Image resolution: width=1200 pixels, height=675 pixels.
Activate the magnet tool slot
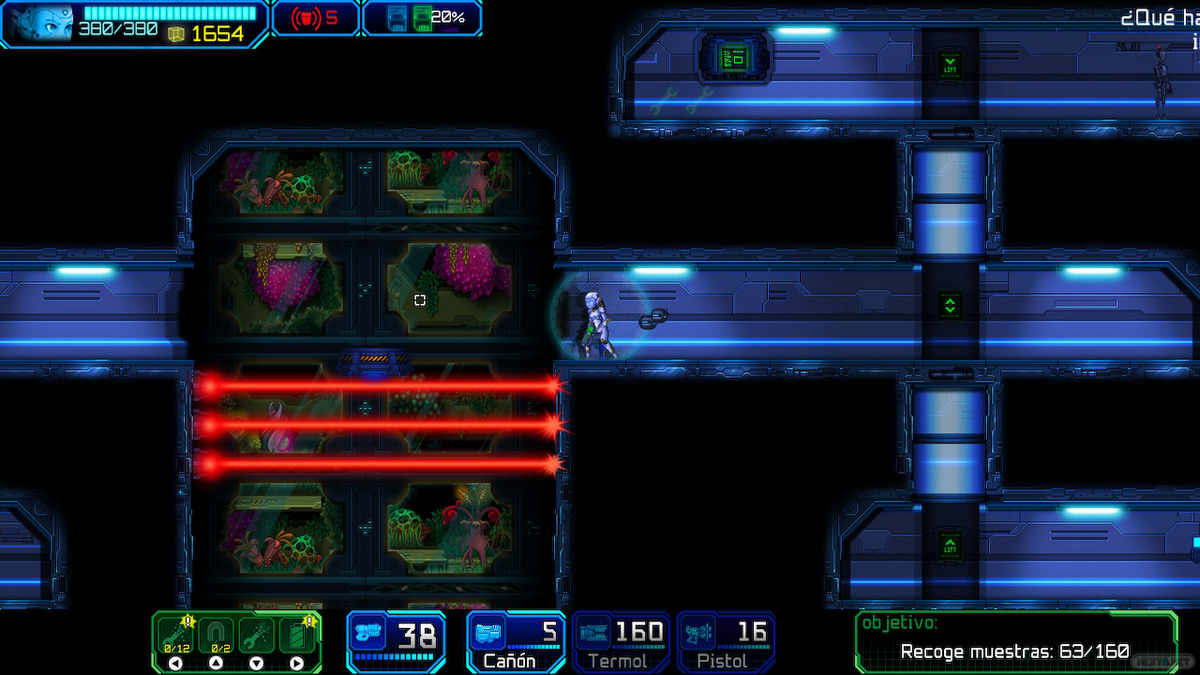click(216, 636)
